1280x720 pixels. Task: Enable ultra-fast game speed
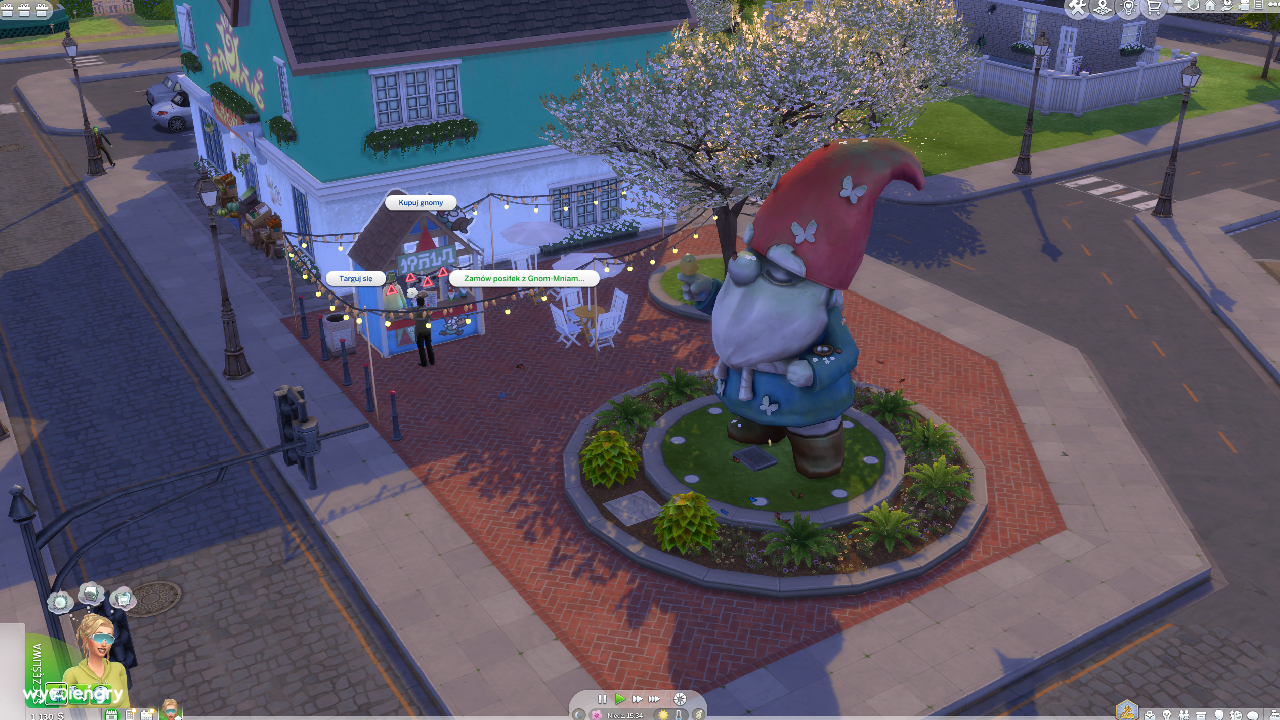pos(654,698)
